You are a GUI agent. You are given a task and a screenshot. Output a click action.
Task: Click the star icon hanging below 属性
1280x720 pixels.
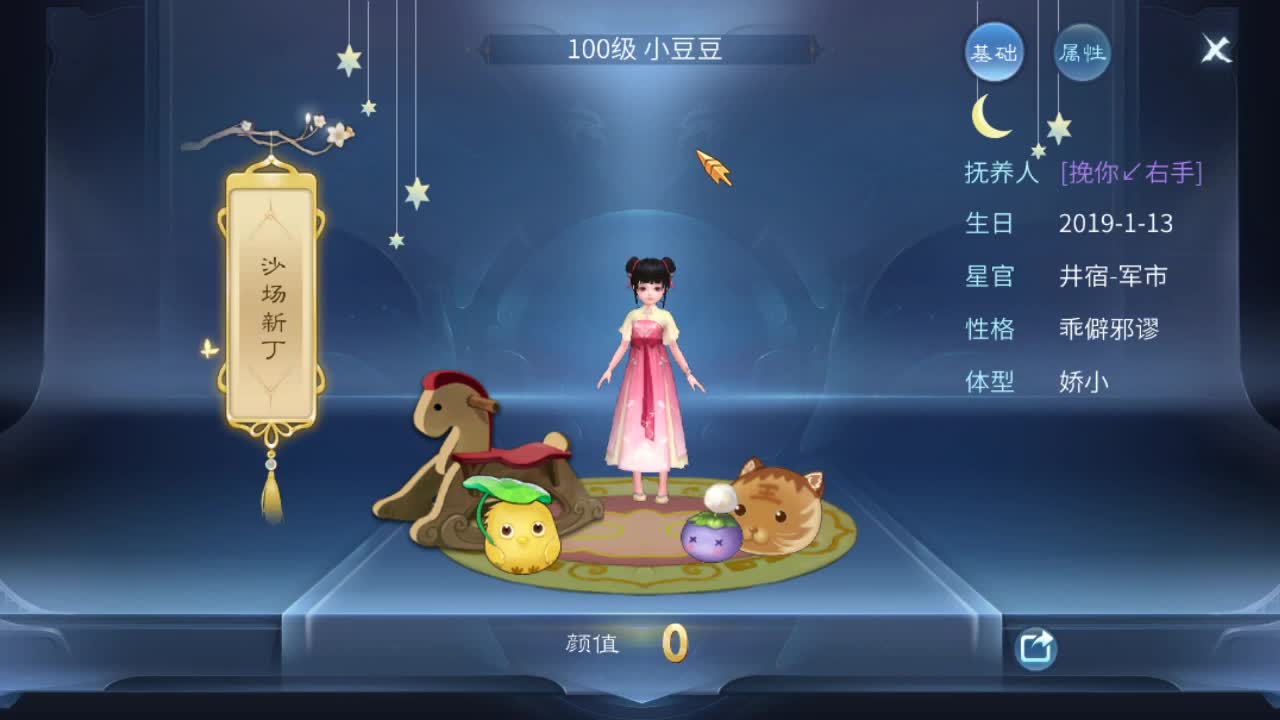click(1060, 125)
